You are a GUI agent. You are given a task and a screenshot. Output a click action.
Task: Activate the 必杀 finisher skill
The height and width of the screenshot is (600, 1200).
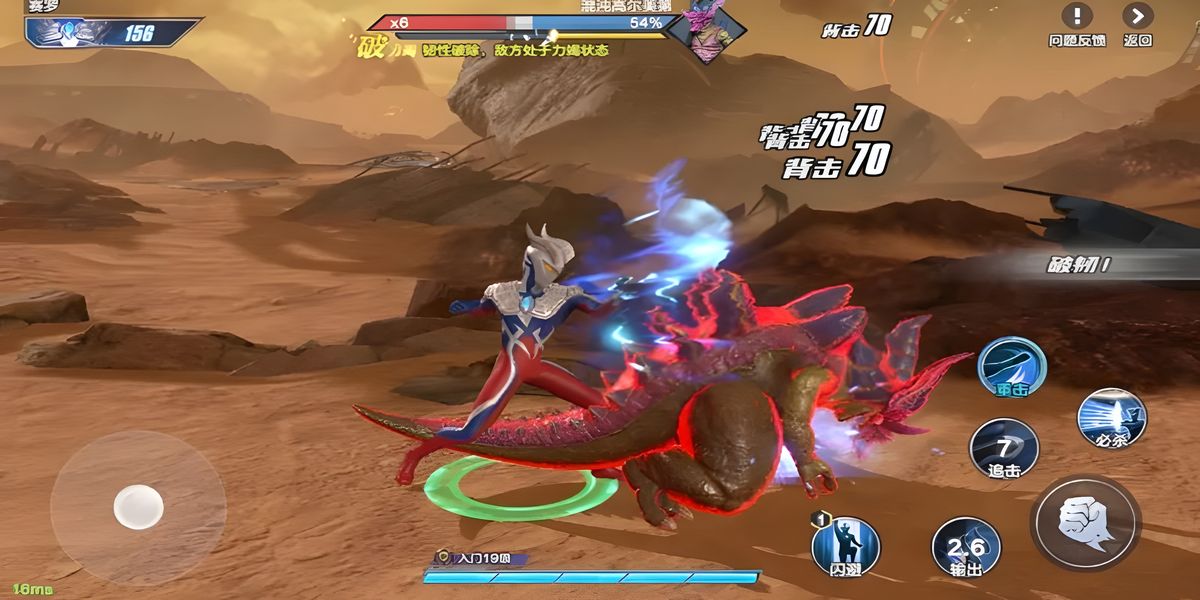(x=1111, y=417)
